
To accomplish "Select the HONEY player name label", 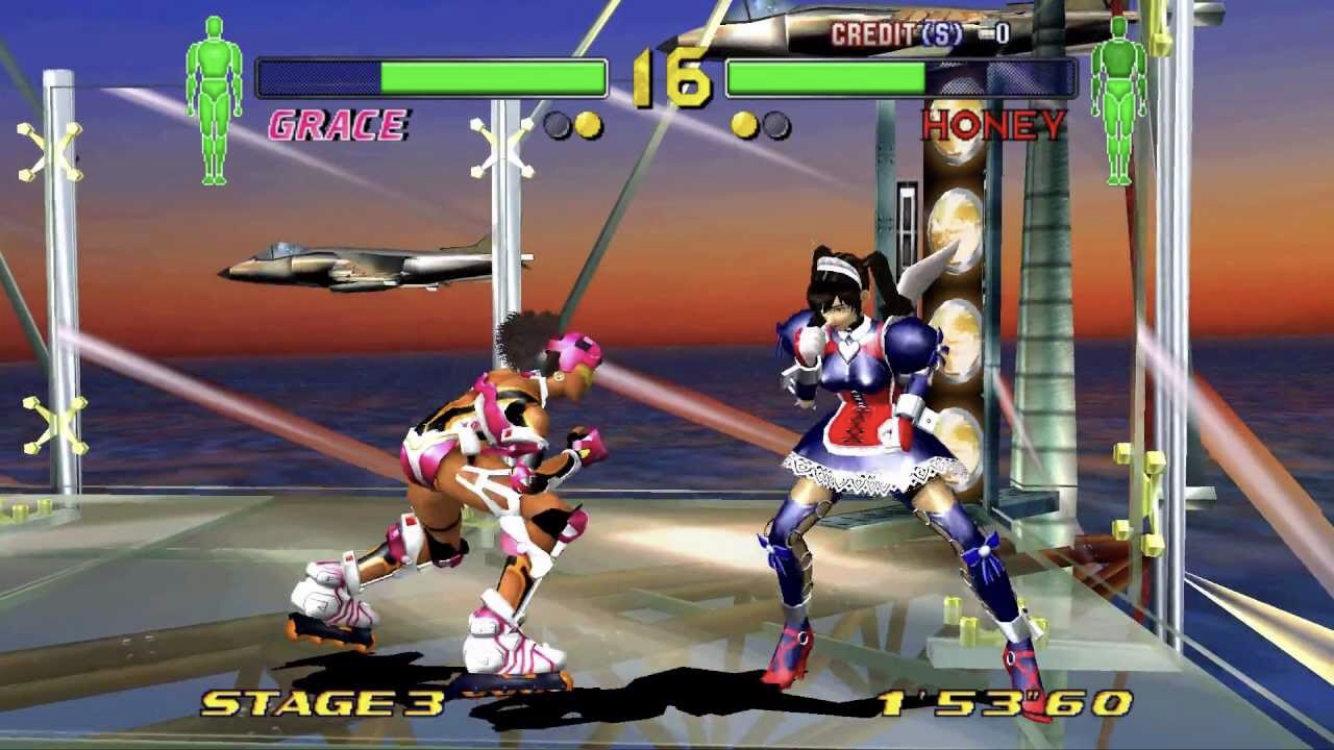I will coord(994,126).
